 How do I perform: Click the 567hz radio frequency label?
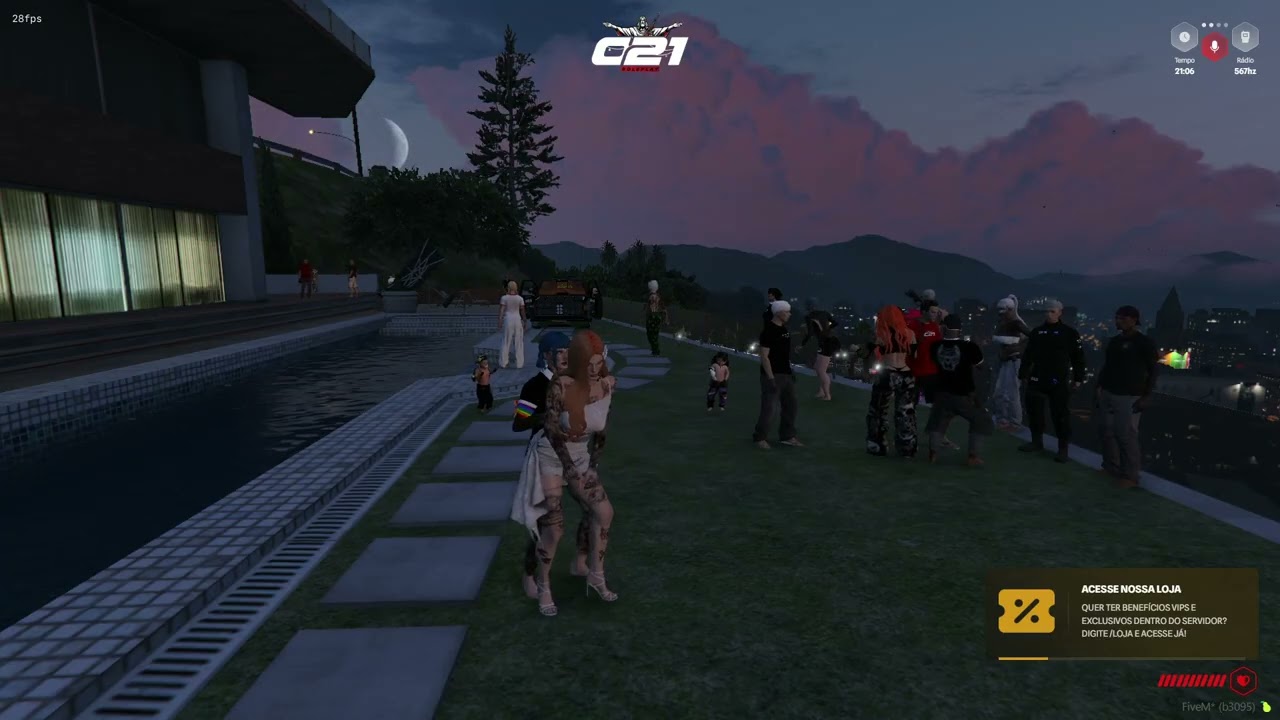[1245, 72]
